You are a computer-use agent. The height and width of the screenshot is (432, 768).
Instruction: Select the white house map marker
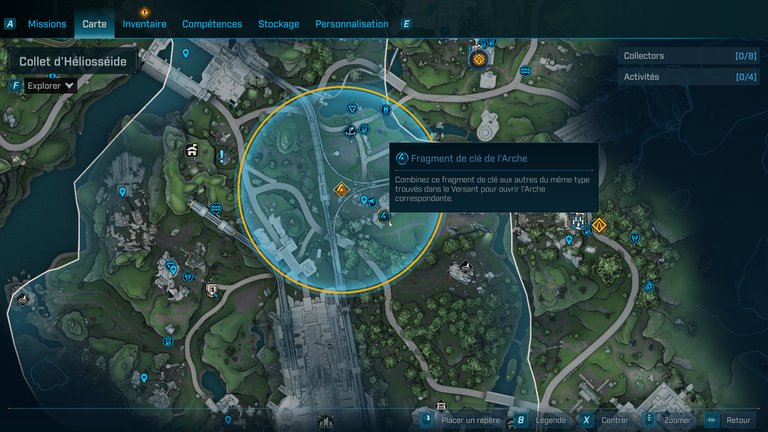[191, 151]
